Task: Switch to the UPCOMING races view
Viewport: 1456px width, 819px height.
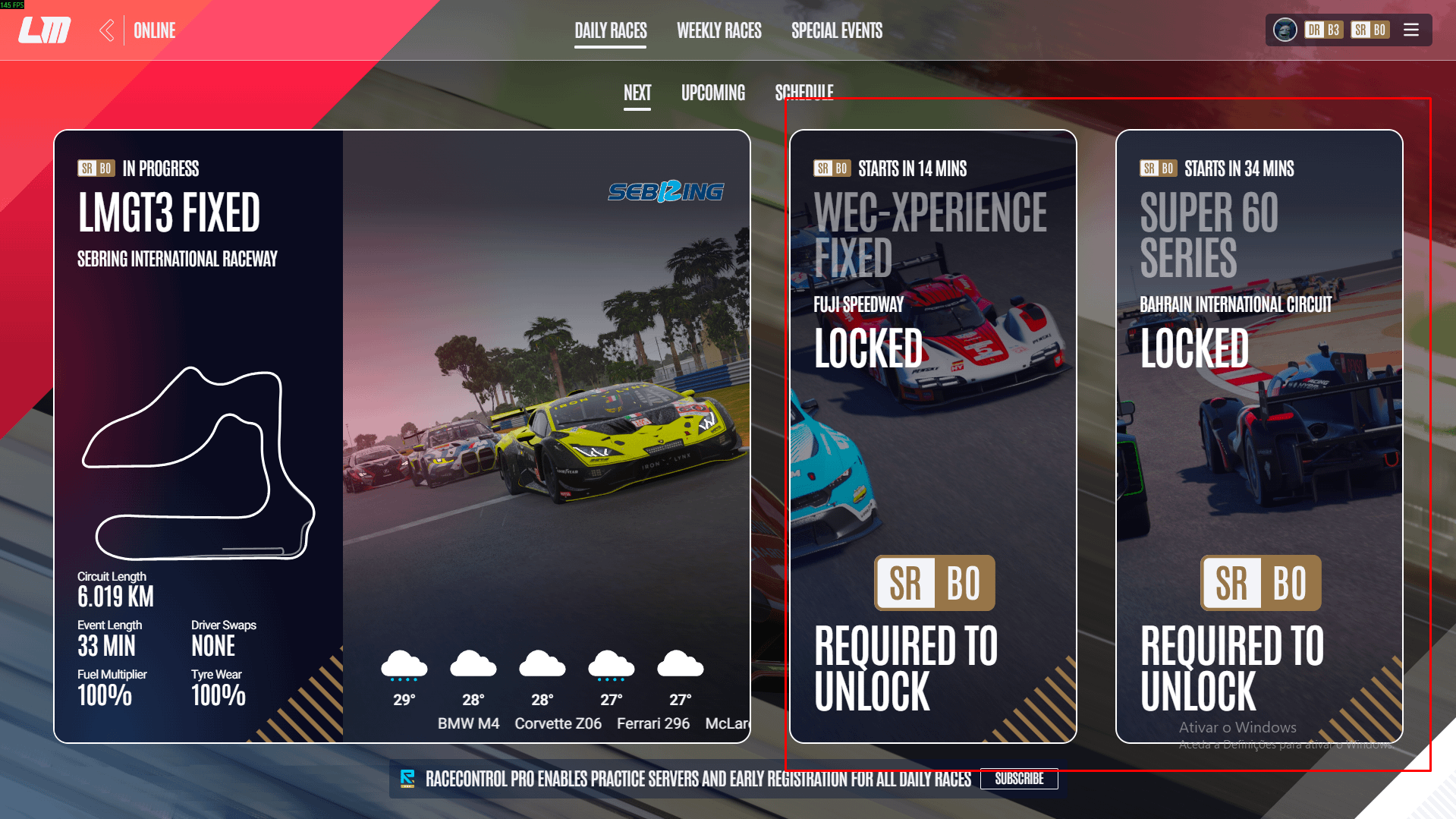Action: point(712,93)
